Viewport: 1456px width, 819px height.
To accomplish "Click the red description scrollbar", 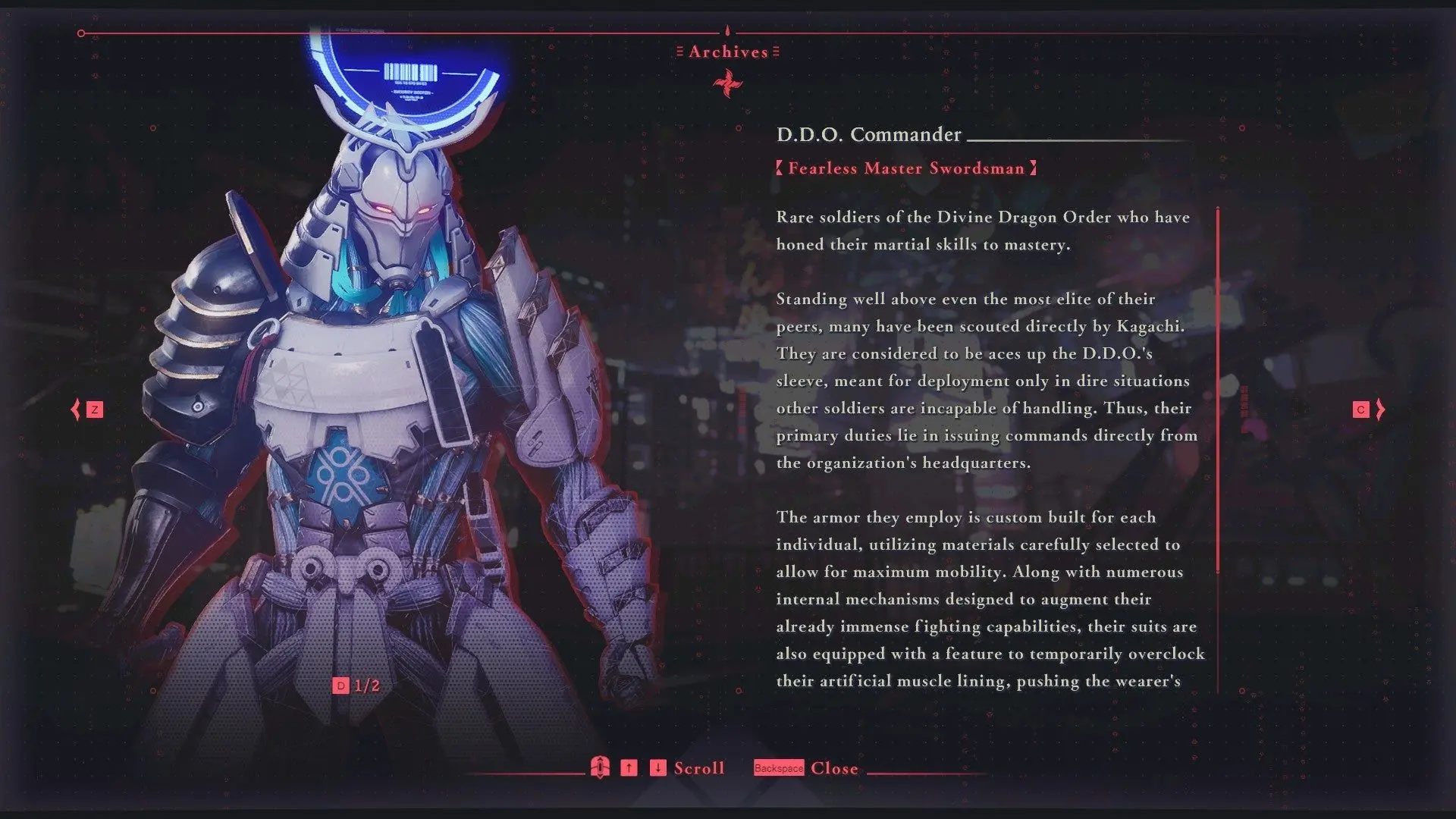I will [x=1218, y=390].
